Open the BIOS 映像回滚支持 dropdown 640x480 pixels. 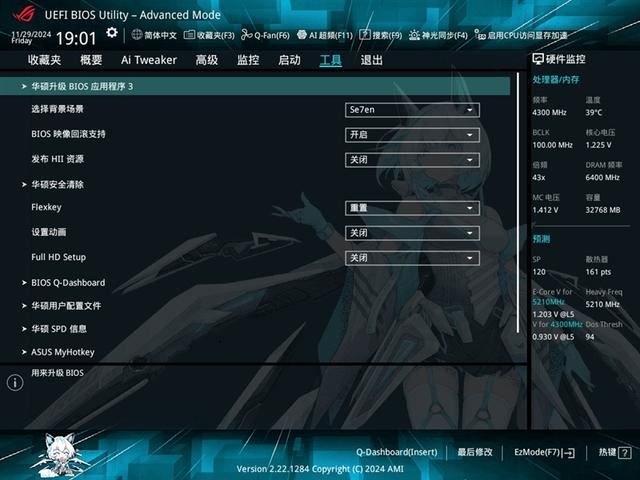tap(412, 135)
